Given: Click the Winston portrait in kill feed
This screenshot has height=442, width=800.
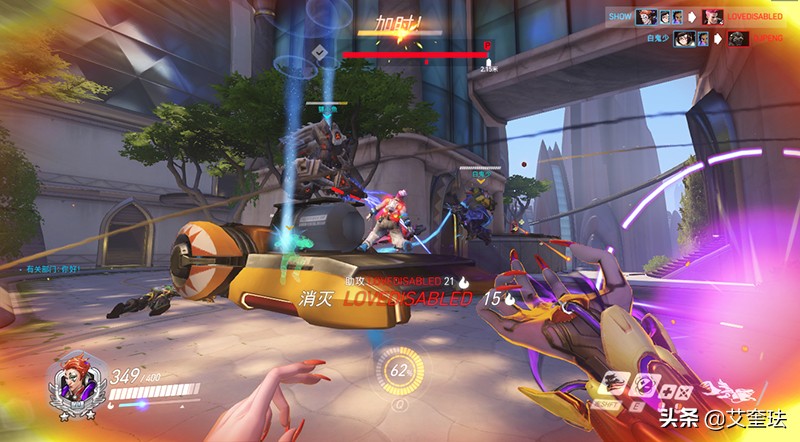Looking at the screenshot, I should tap(738, 39).
